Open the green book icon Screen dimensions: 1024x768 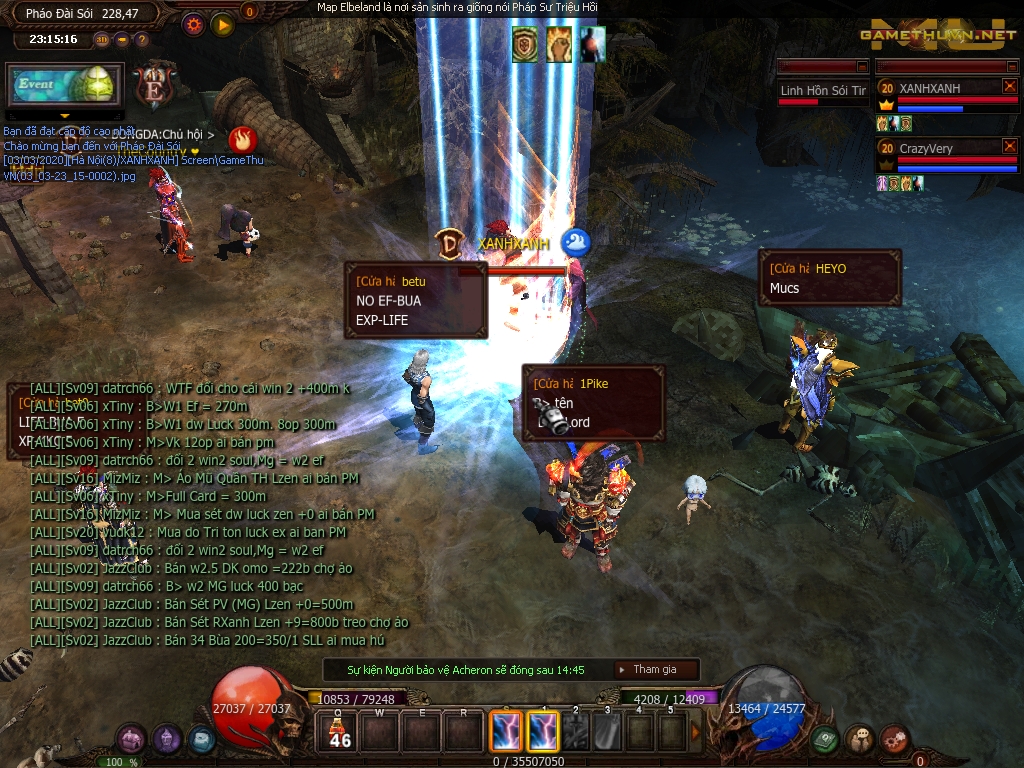pyautogui.click(x=825, y=739)
